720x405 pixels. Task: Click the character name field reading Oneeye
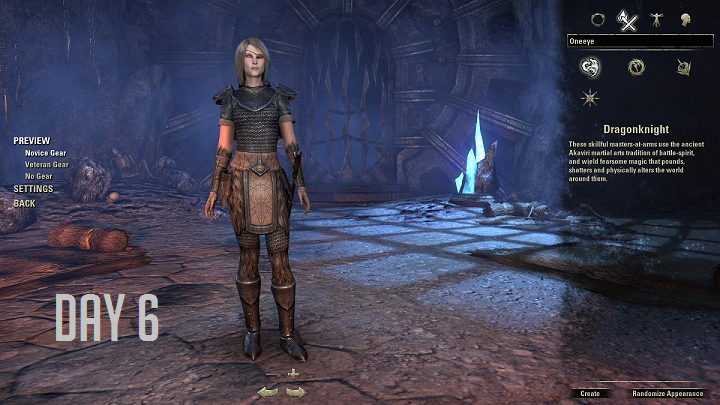pos(640,41)
